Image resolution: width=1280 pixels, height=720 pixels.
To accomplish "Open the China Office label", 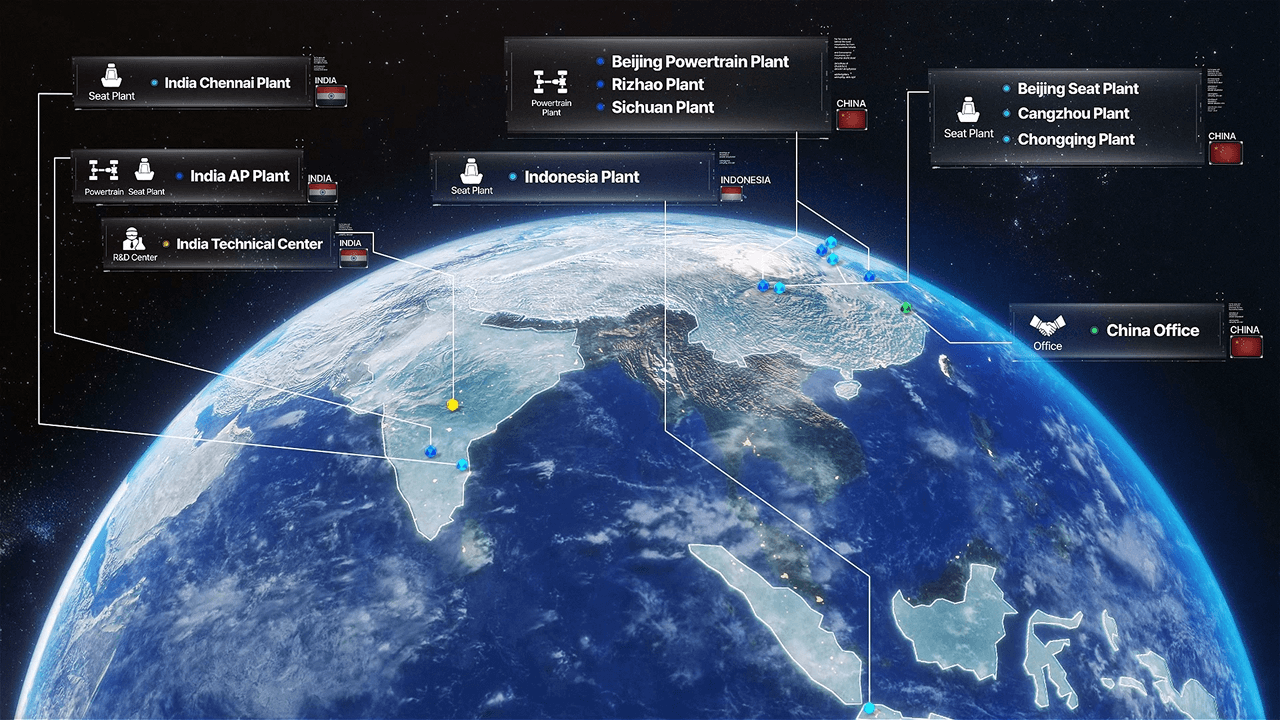I will [x=1152, y=330].
